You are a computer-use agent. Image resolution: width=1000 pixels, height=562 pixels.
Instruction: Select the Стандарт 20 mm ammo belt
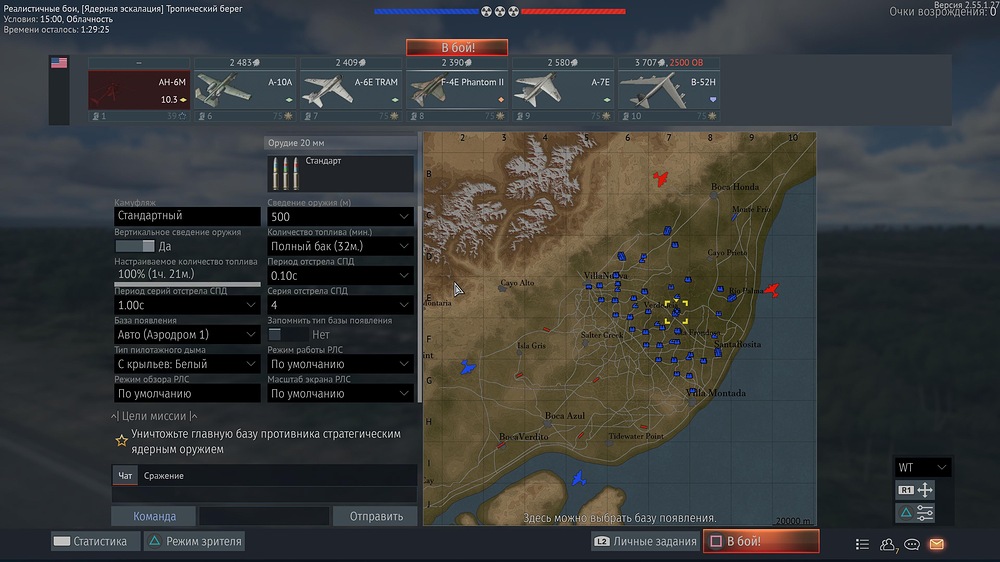point(340,173)
